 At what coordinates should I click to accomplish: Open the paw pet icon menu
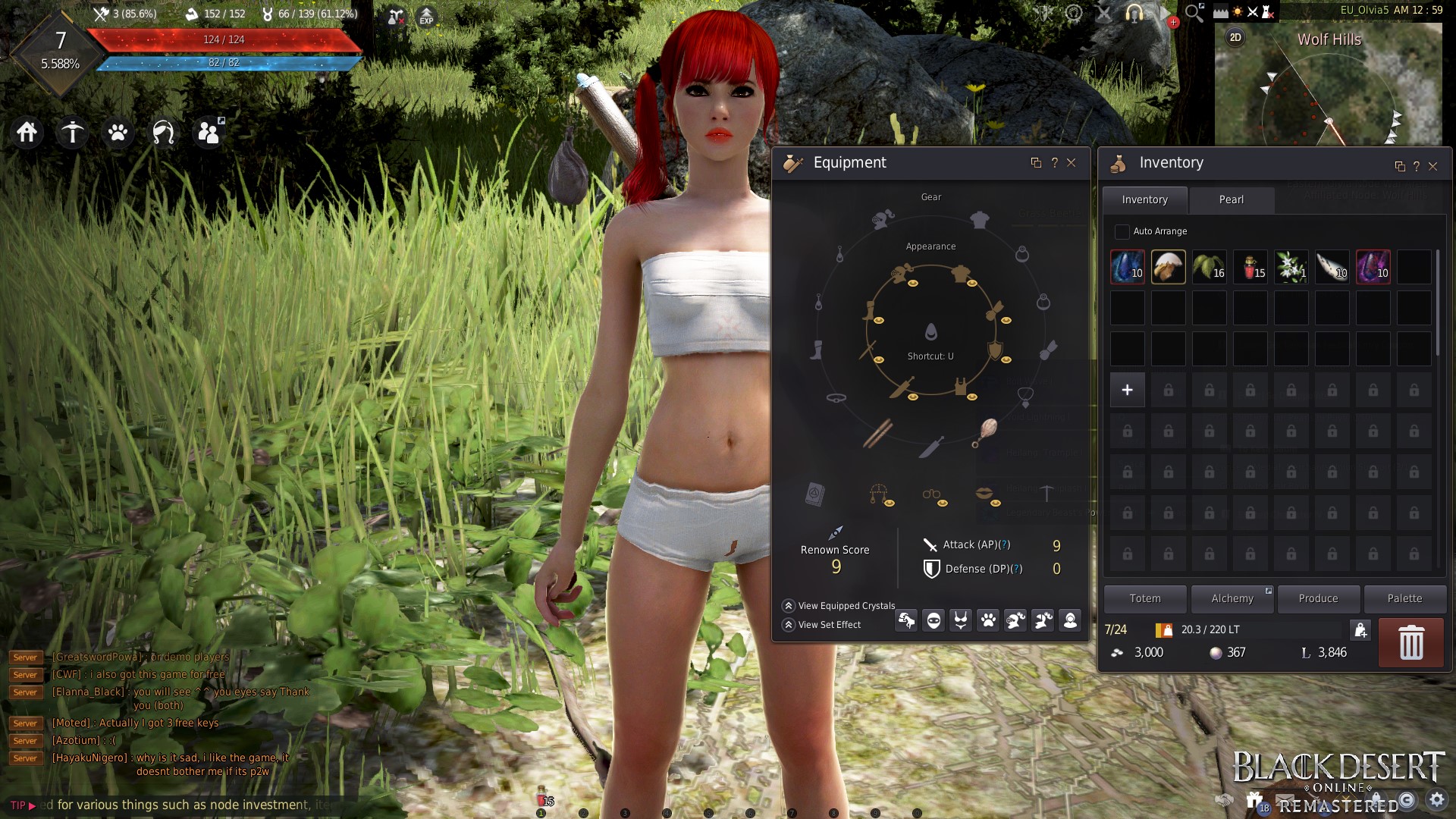118,133
